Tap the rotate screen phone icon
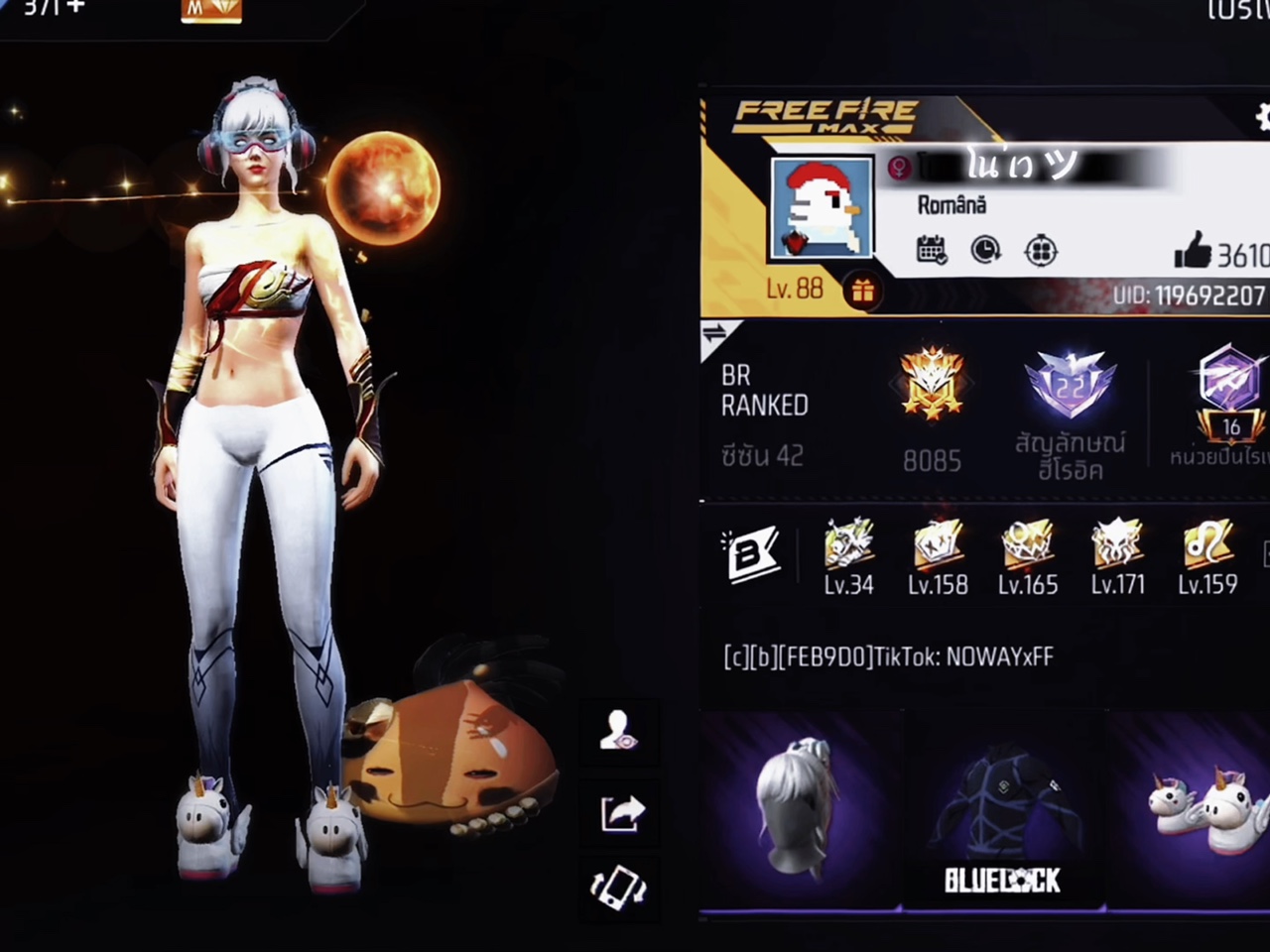This screenshot has width=1270, height=952. click(618, 890)
